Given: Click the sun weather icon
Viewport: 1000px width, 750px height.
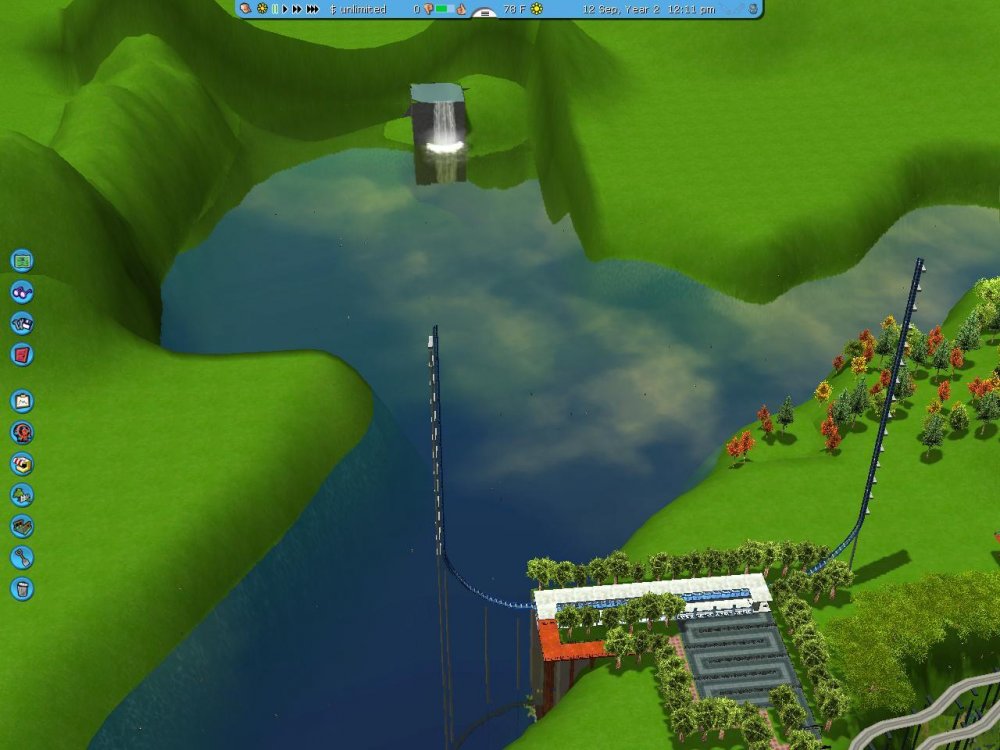Looking at the screenshot, I should click(x=537, y=9).
